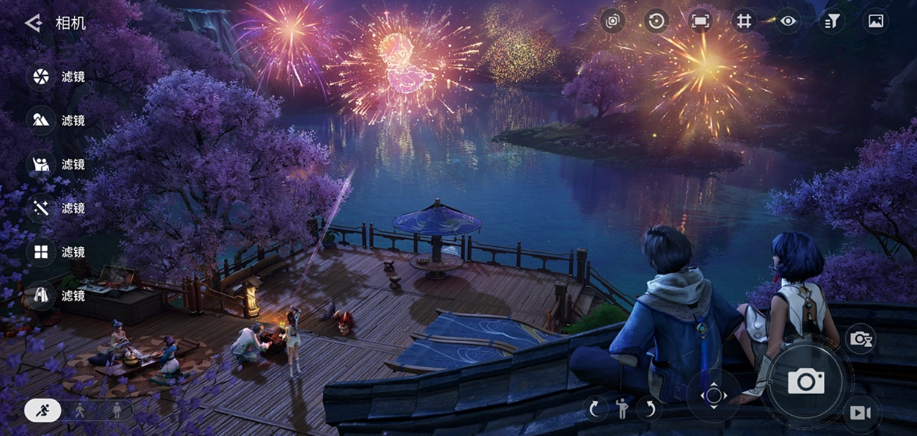This screenshot has height=436, width=917.
Task: Open the magic wand 滤镜 option
Action: [41, 208]
